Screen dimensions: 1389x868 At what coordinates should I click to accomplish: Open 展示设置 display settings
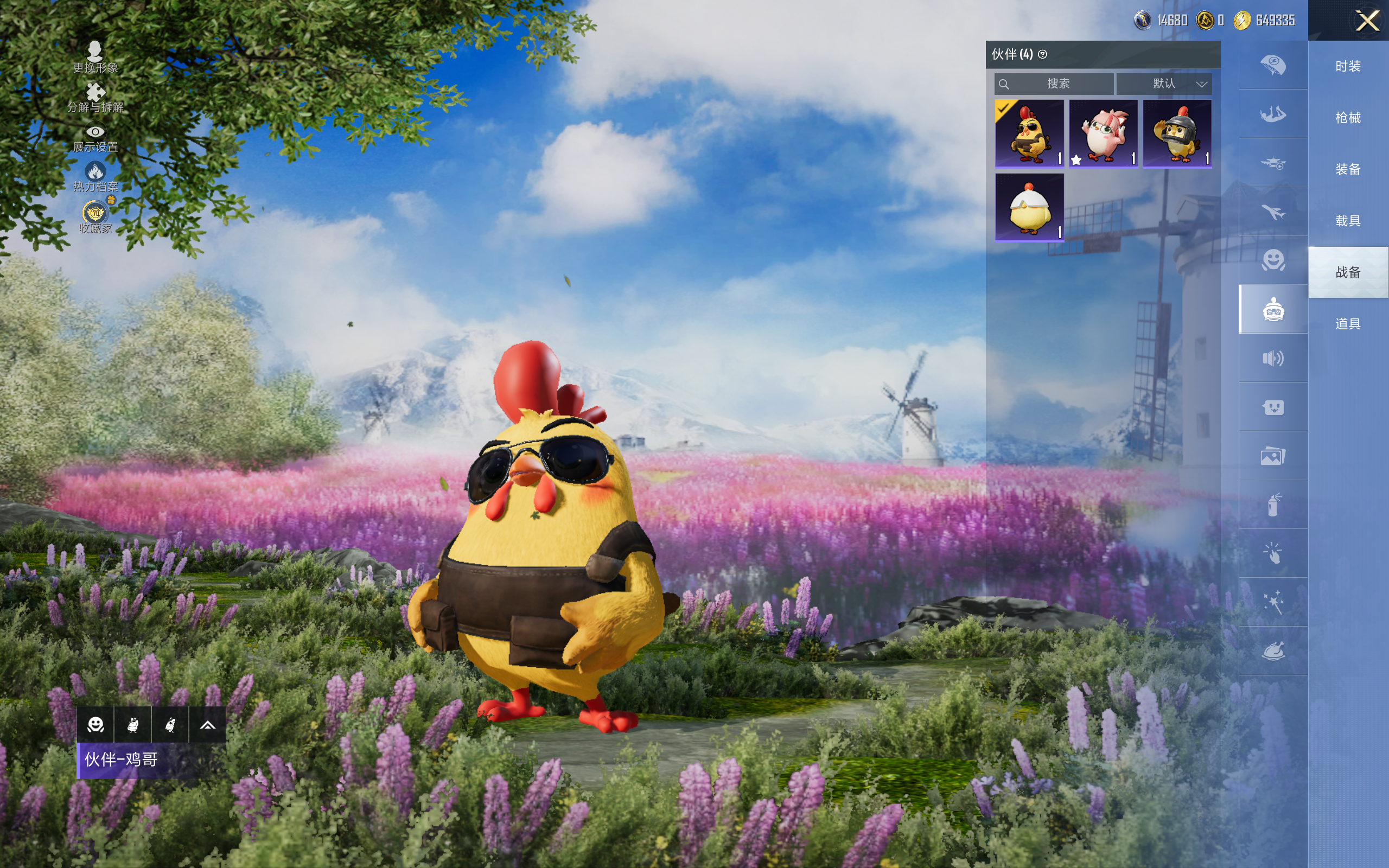(95, 137)
